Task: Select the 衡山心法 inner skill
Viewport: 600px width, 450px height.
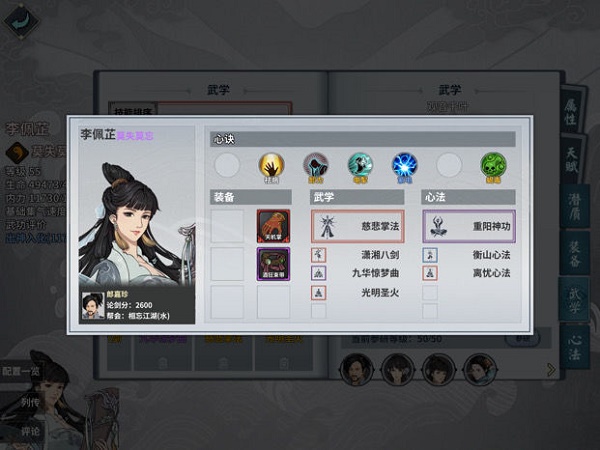Action: pos(470,255)
